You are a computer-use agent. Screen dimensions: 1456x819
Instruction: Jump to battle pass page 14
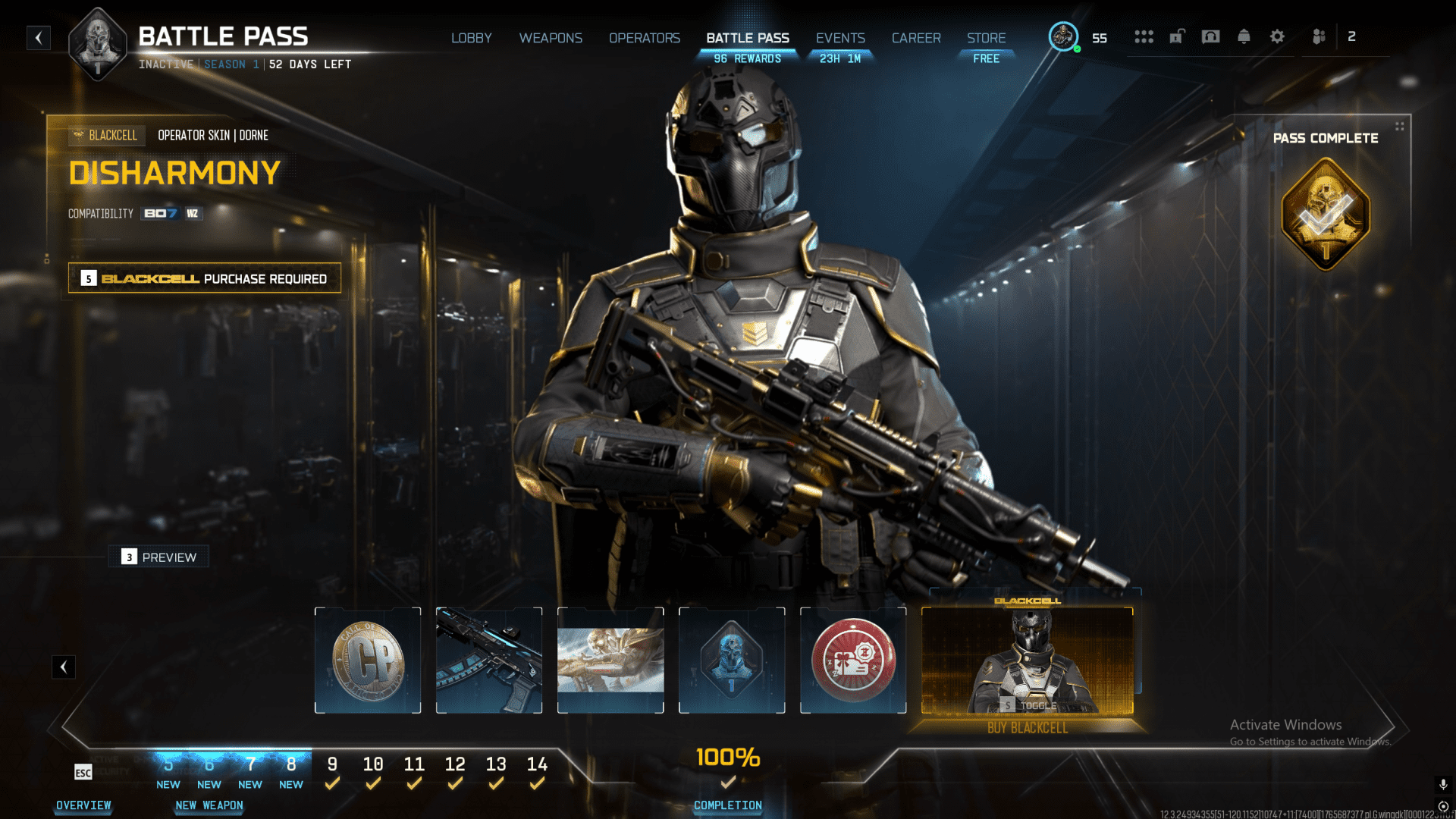[537, 764]
